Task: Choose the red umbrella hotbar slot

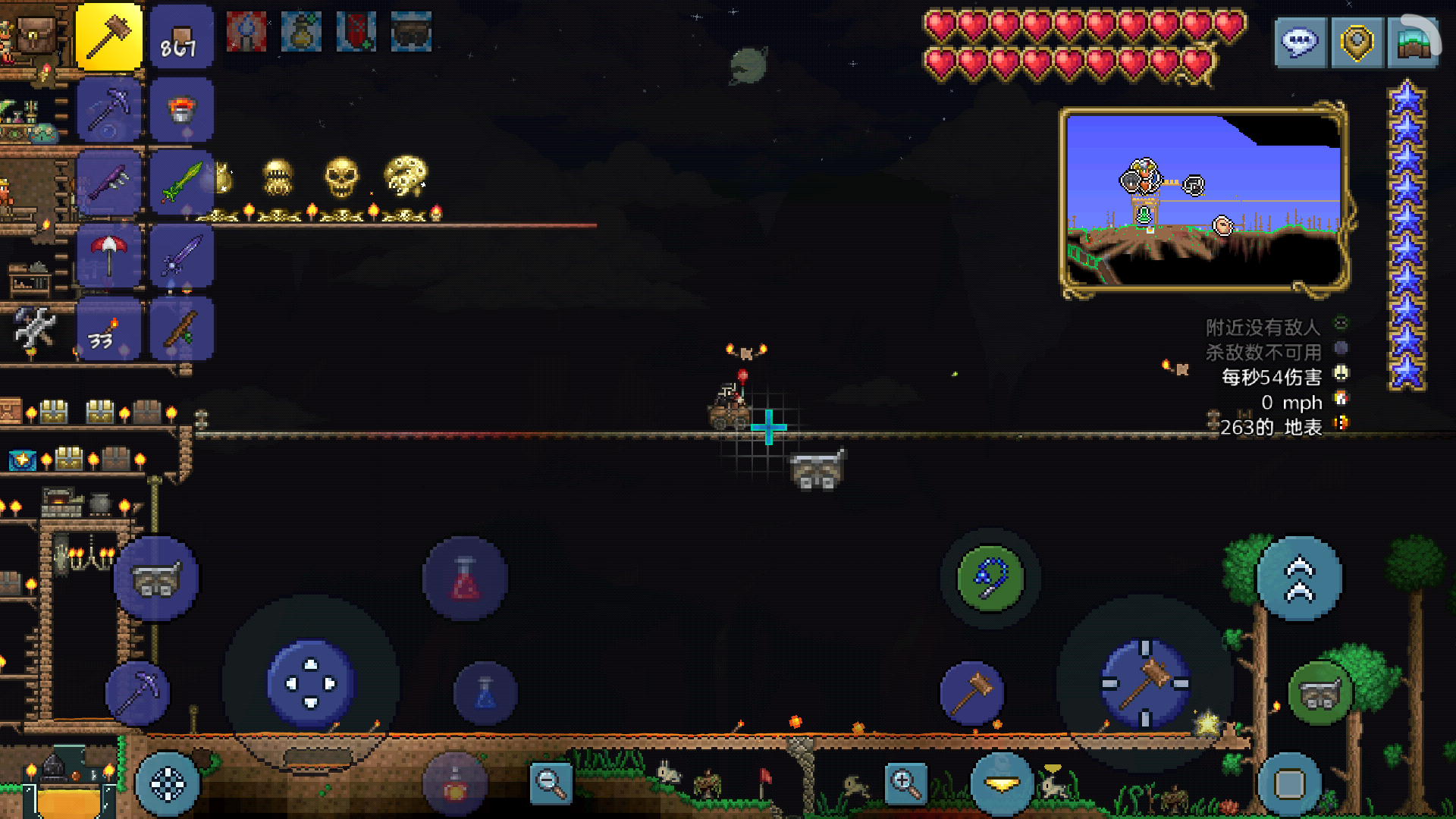Action: tap(109, 256)
